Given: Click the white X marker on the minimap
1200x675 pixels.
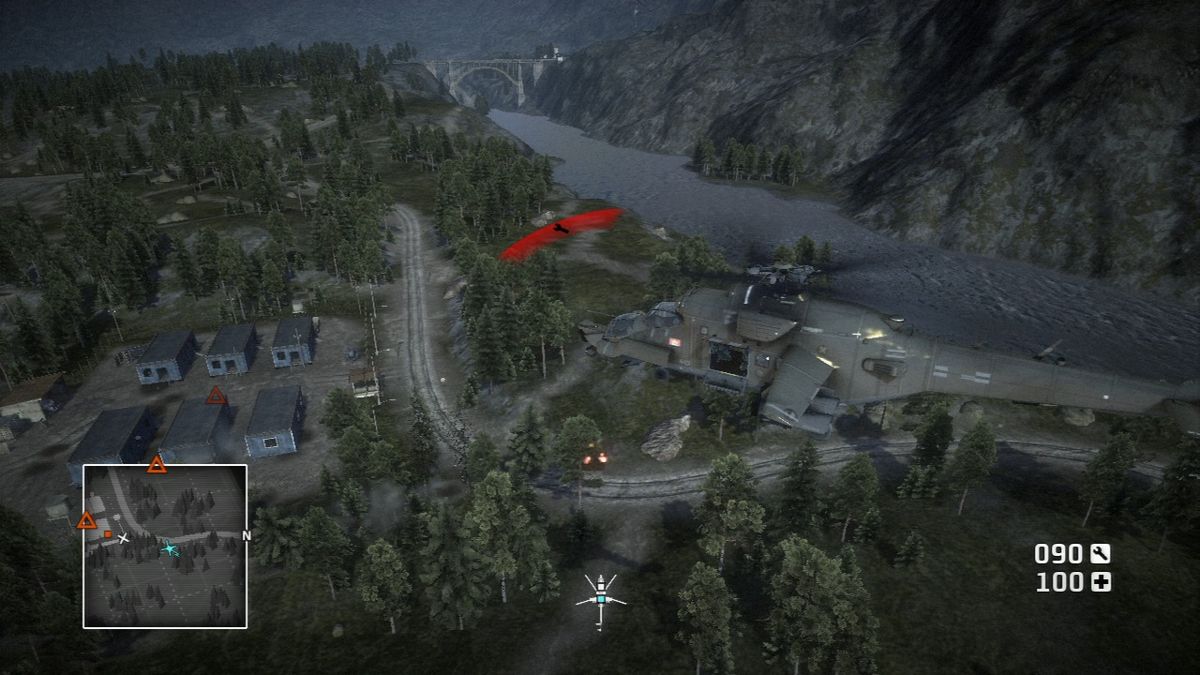Looking at the screenshot, I should pyautogui.click(x=123, y=538).
